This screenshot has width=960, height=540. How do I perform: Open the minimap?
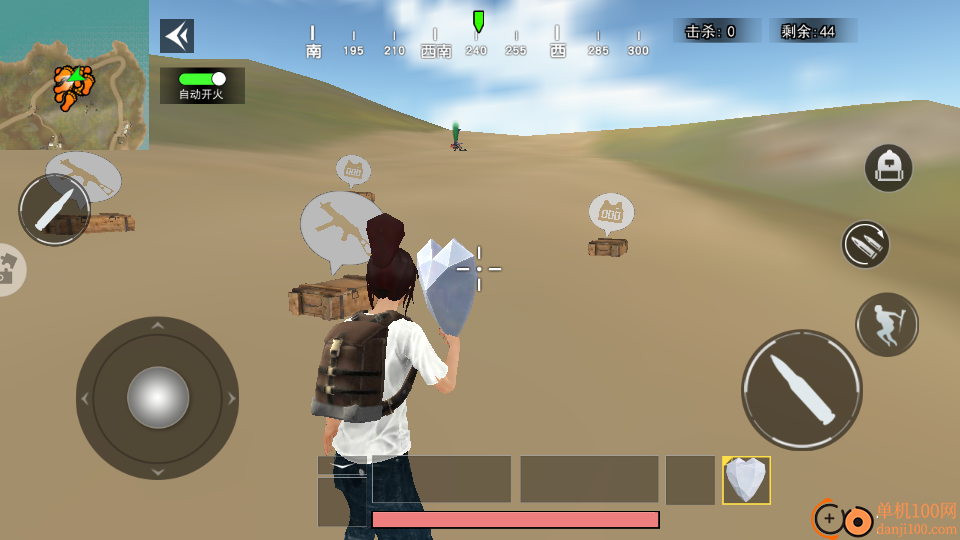[x=74, y=75]
